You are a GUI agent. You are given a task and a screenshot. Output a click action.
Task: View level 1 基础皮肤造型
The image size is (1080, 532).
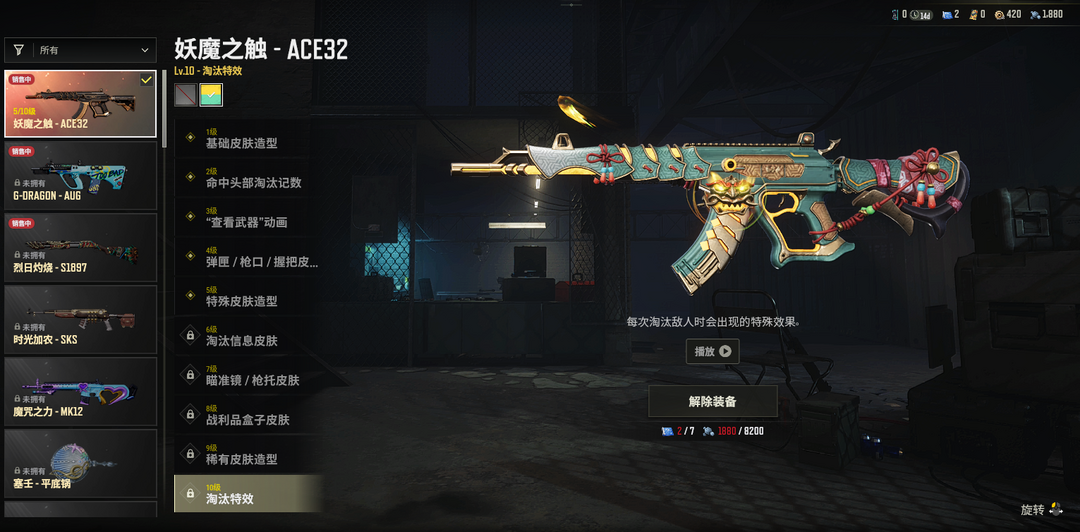pos(248,138)
